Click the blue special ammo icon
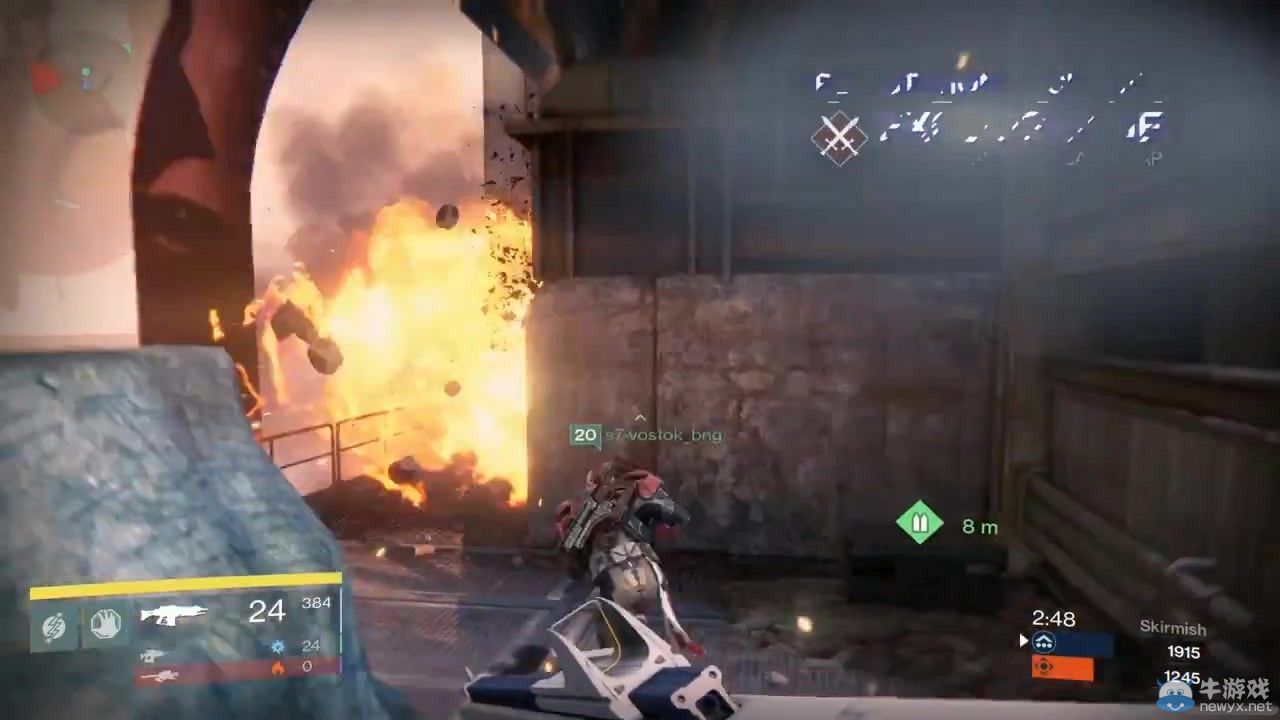 click(x=279, y=647)
